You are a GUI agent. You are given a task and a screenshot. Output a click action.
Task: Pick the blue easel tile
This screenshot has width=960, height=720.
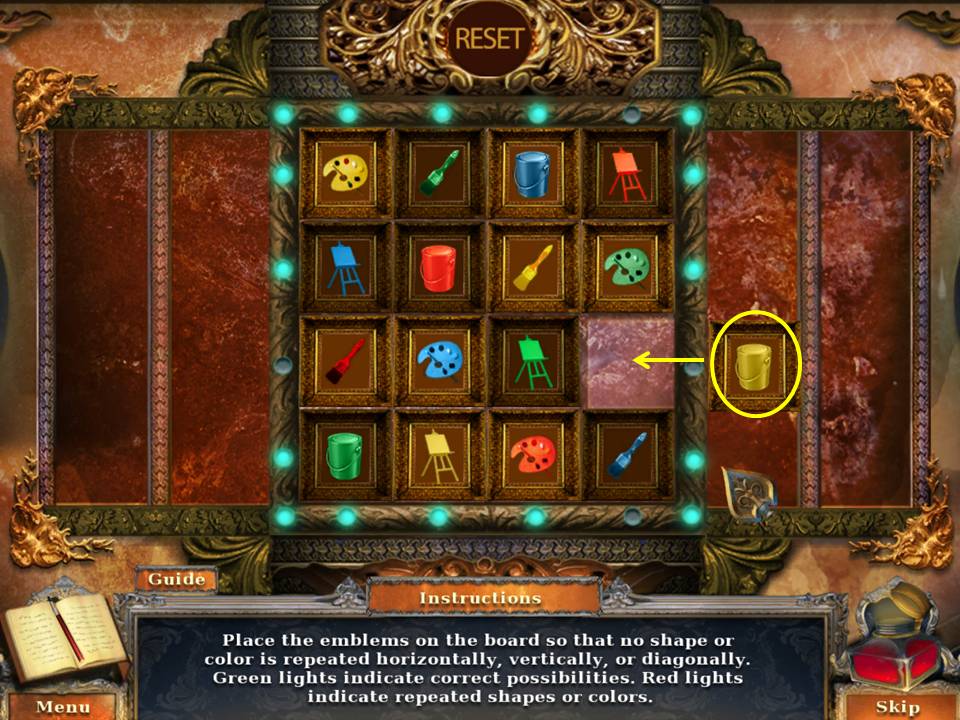click(346, 268)
